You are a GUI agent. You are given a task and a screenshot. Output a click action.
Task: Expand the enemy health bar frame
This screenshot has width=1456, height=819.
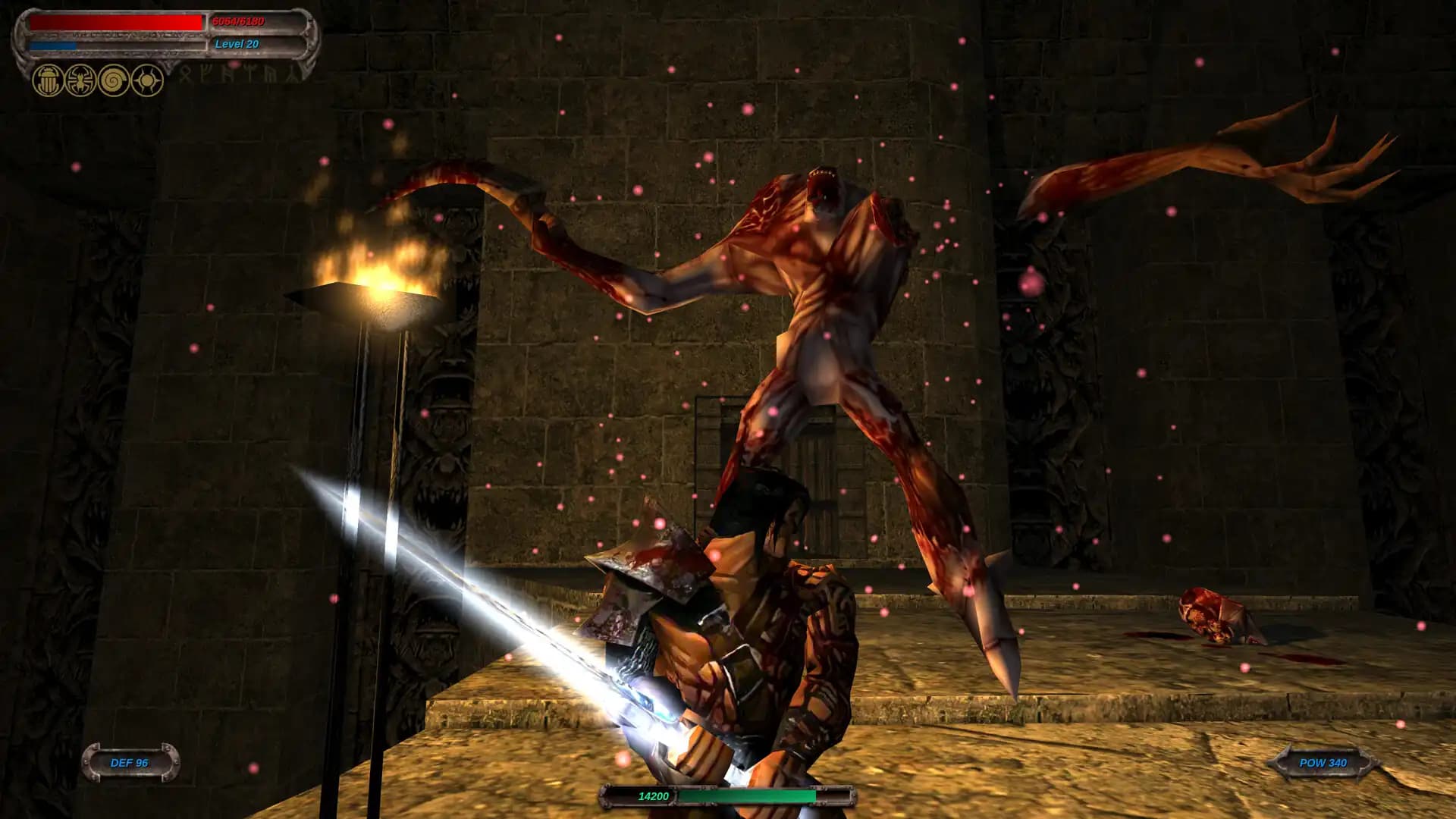point(728,797)
